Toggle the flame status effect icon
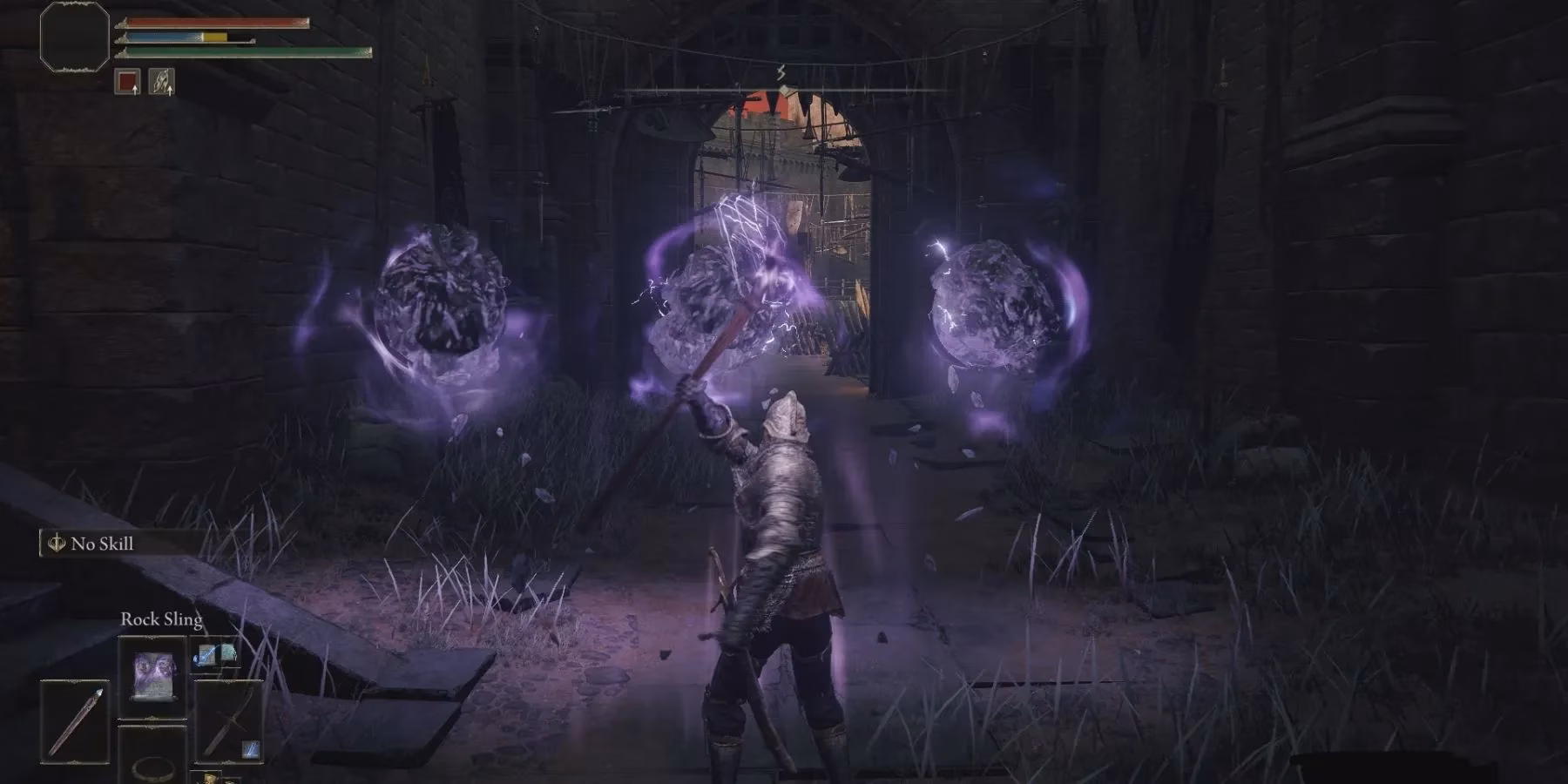This screenshot has height=784, width=1568. click(x=162, y=81)
